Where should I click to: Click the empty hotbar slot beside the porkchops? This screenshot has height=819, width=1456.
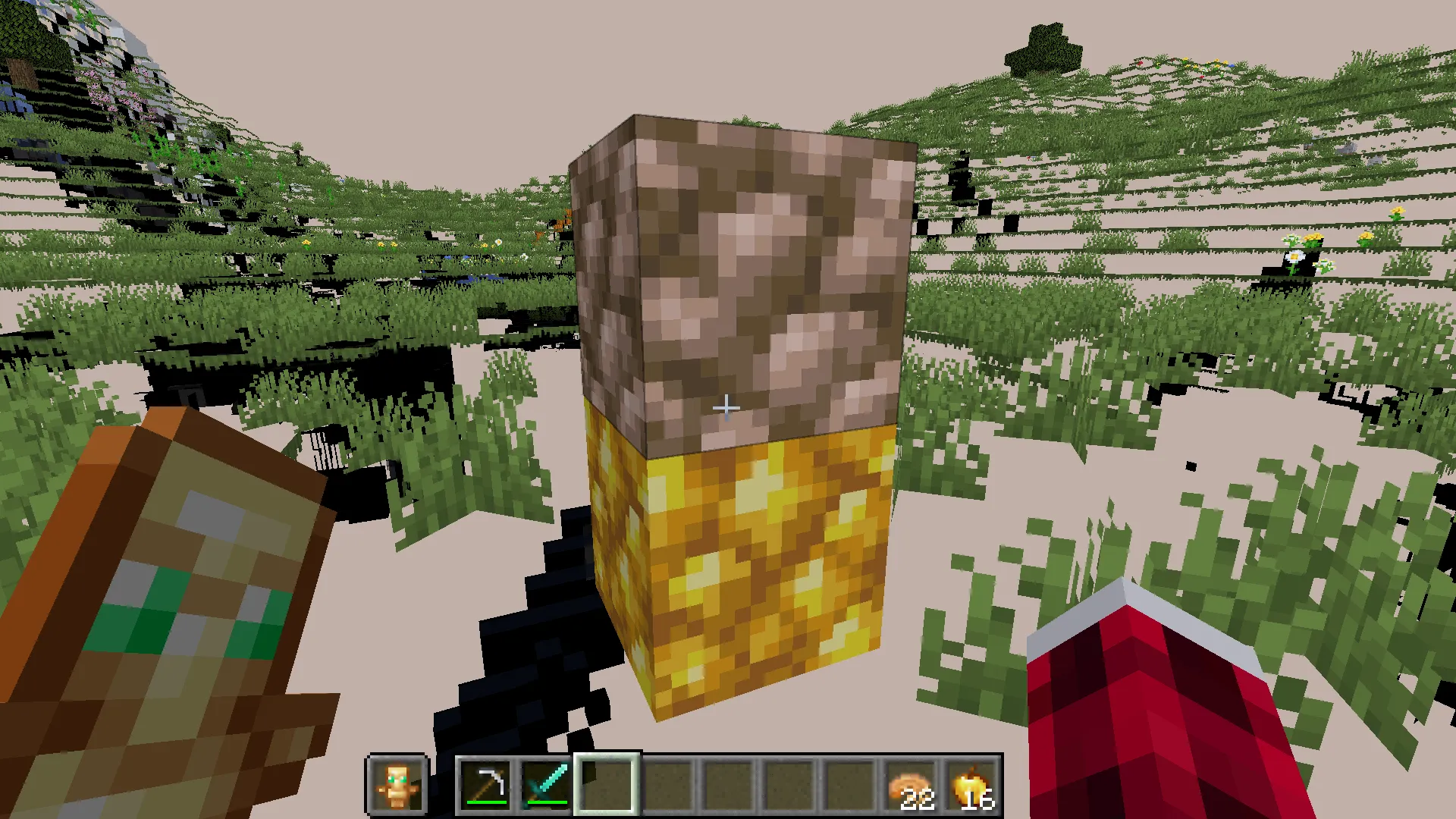tap(849, 786)
